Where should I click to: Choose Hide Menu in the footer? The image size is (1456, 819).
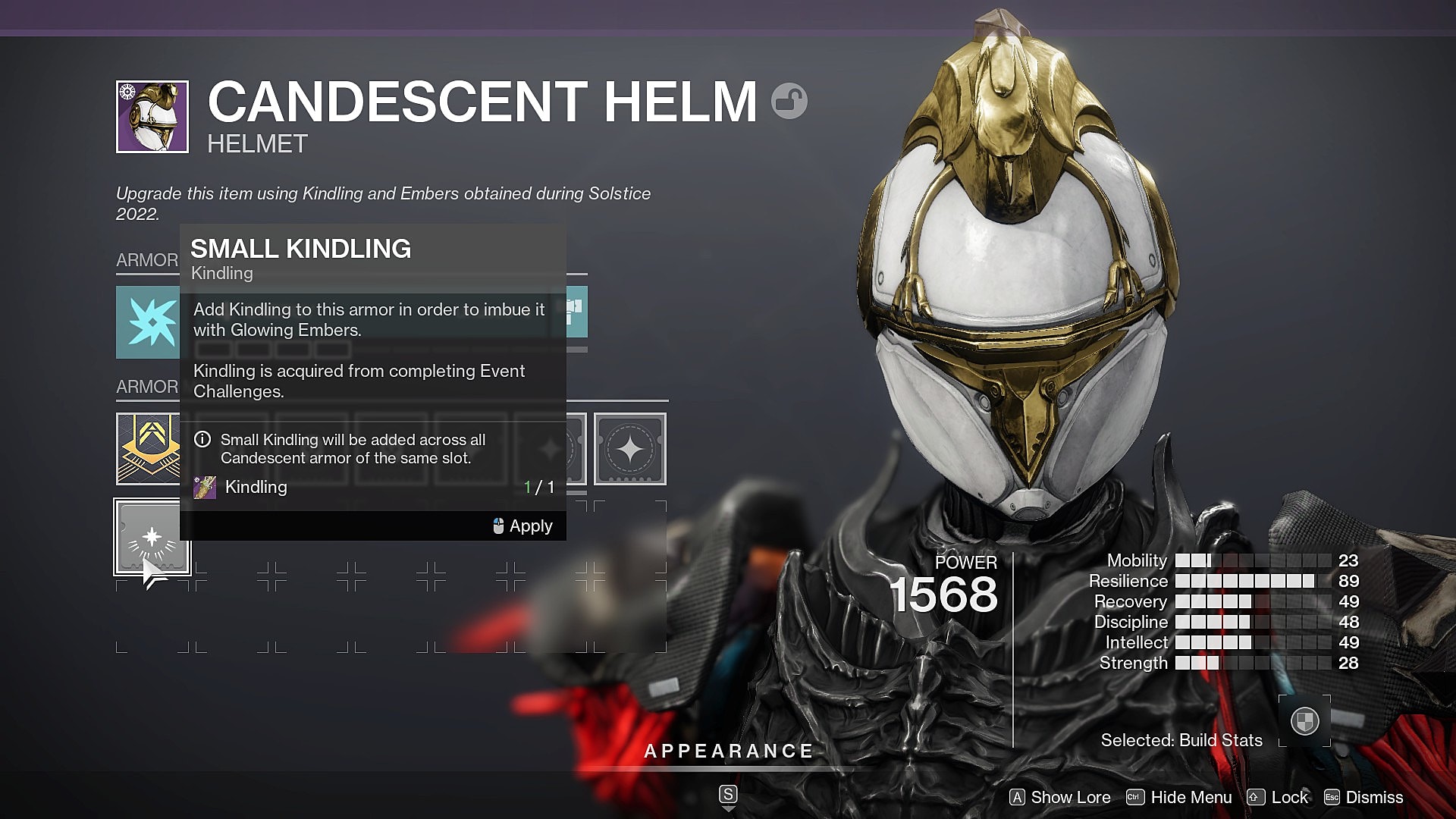pos(1179,798)
